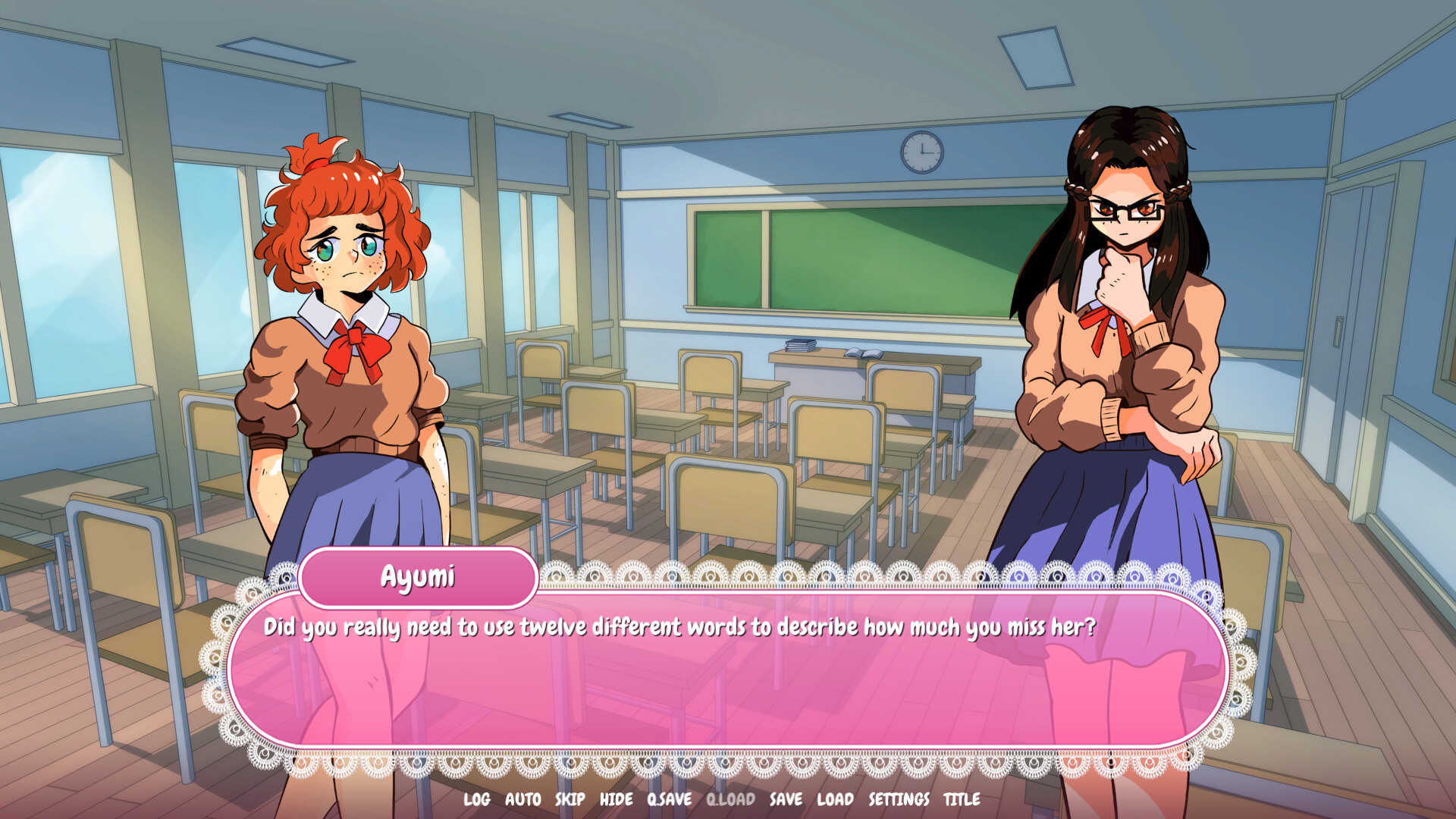The width and height of the screenshot is (1456, 819).
Task: Open the SAVE screen
Action: click(787, 799)
